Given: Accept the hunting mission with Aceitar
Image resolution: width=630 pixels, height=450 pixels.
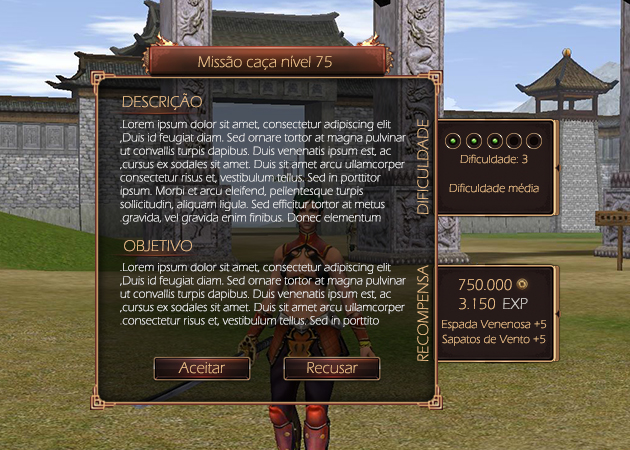Looking at the screenshot, I should [x=201, y=368].
